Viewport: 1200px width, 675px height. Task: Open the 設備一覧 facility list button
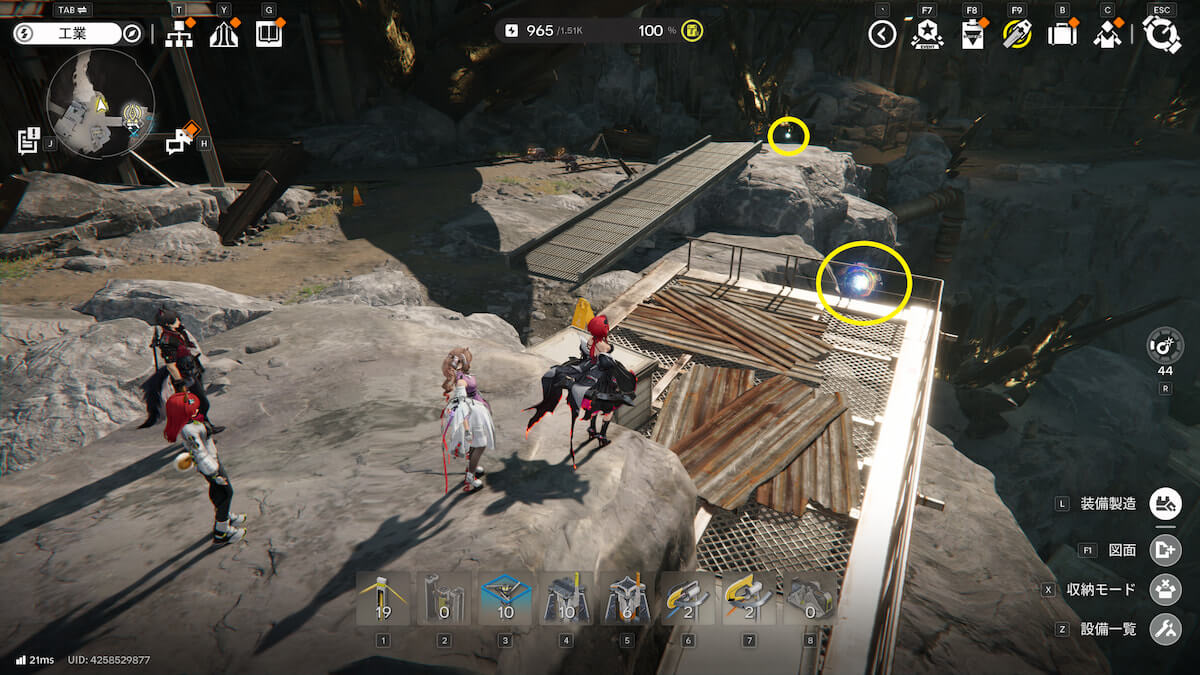pos(1164,629)
